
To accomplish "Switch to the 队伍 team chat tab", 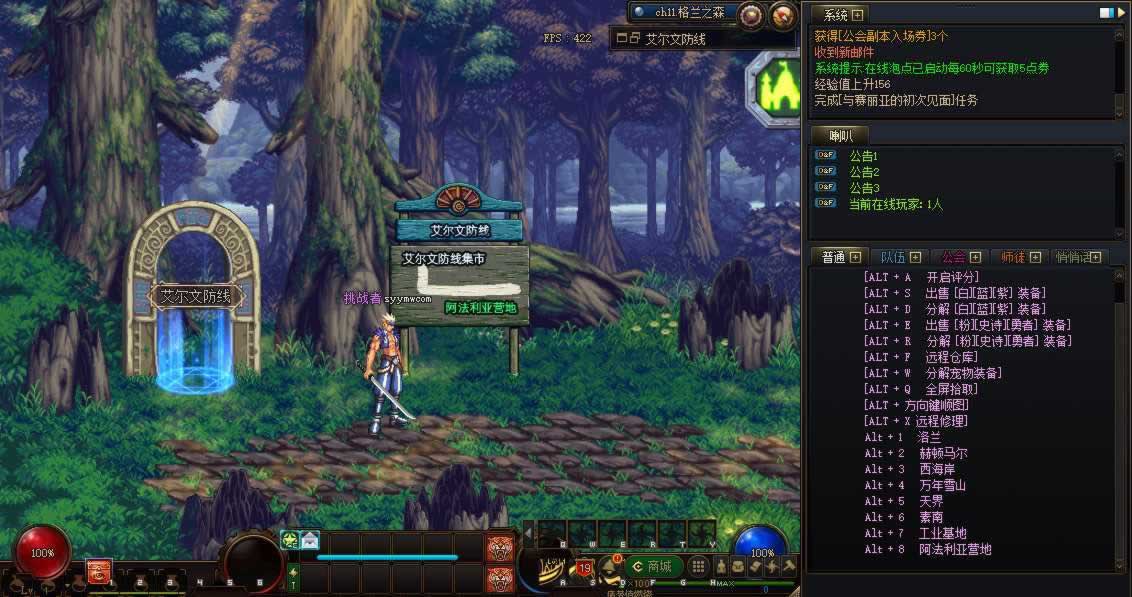I will click(891, 257).
